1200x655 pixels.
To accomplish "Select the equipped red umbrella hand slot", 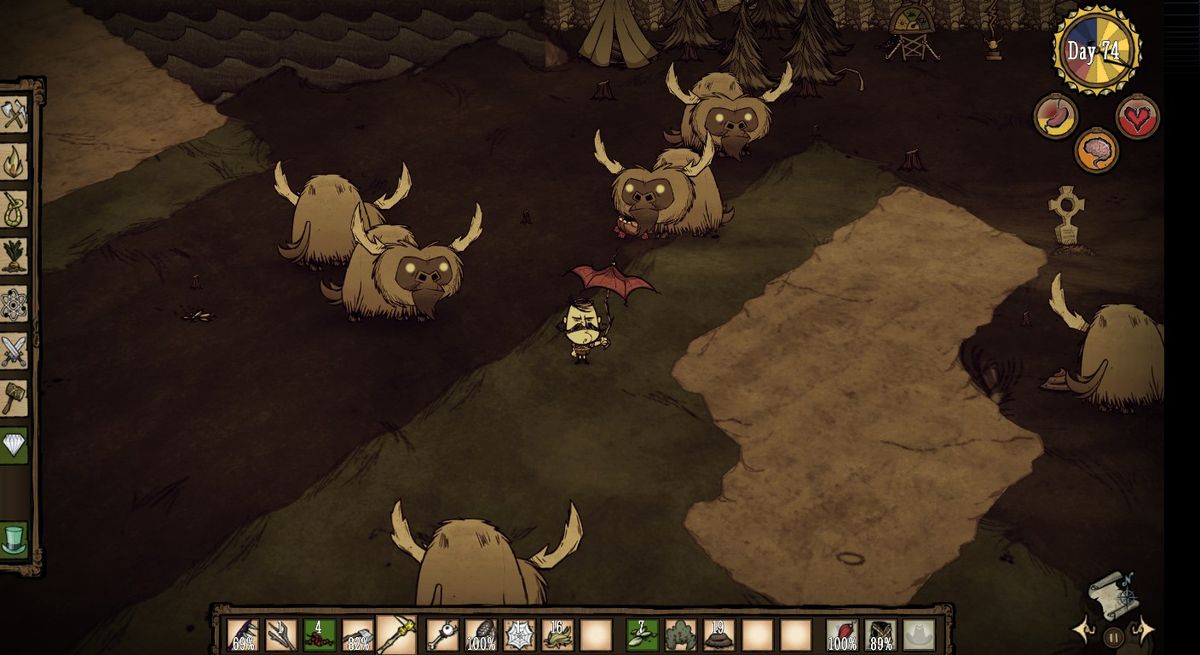I will (843, 634).
